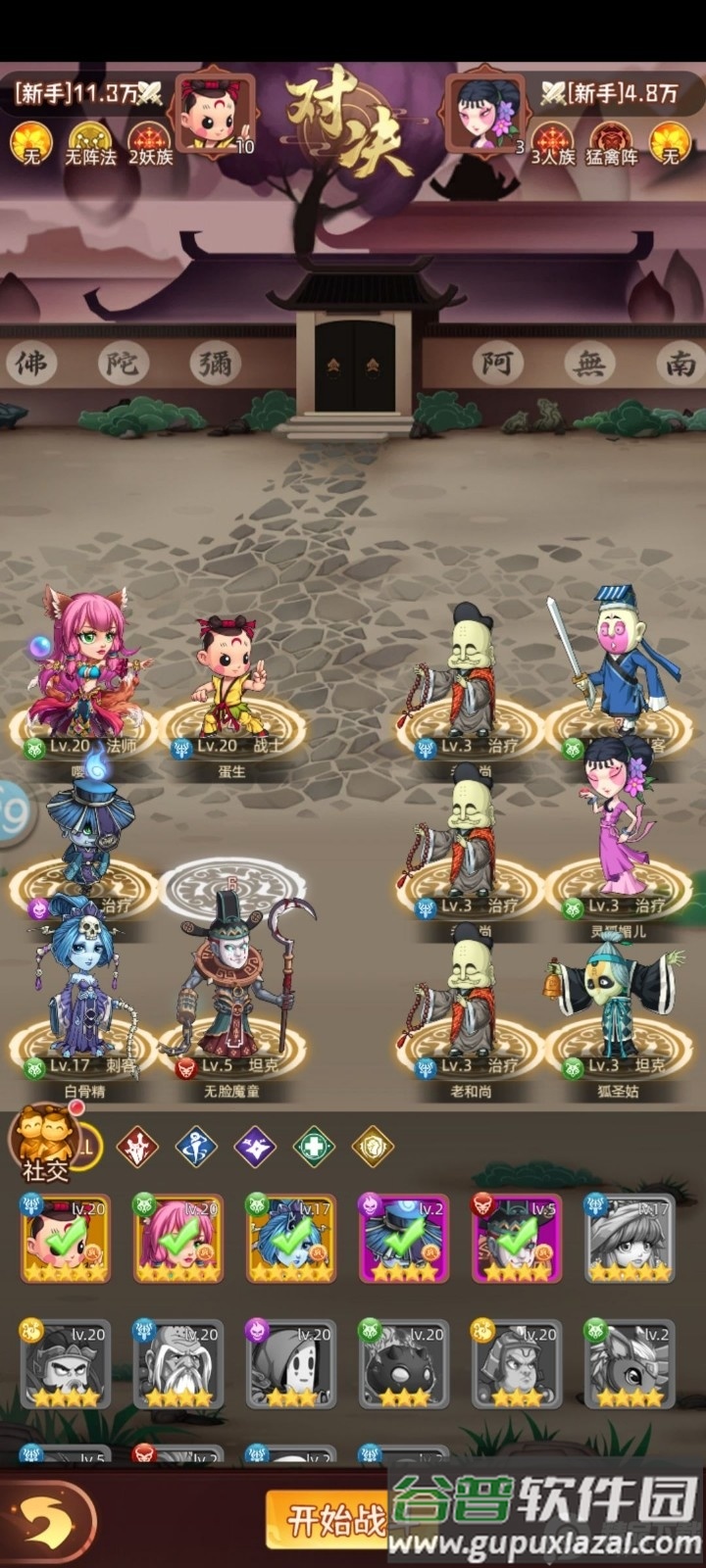Filter heroes by gold tank class icon
The width and height of the screenshot is (706, 1568).
click(x=372, y=1146)
